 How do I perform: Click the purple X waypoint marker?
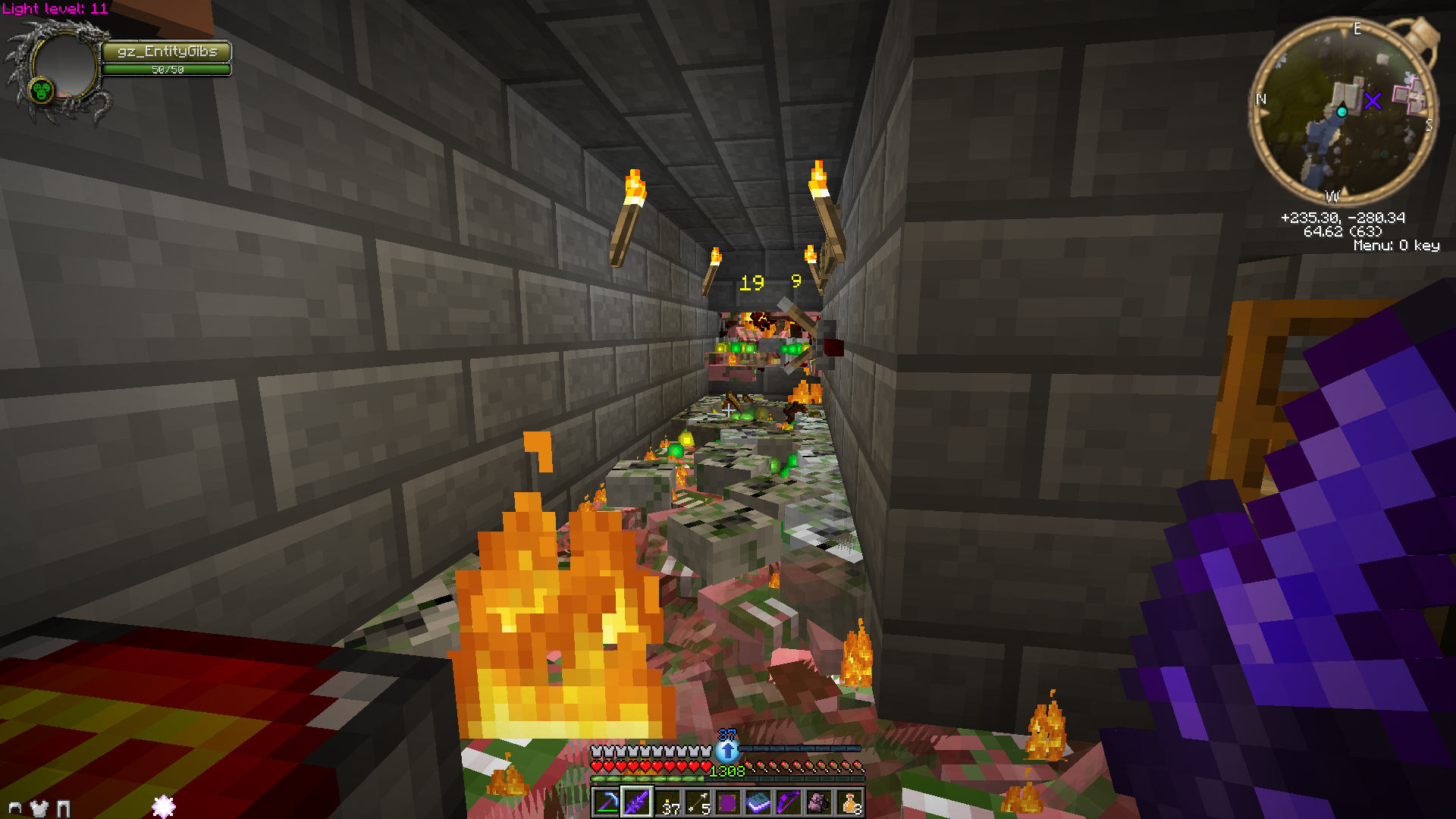(1373, 100)
